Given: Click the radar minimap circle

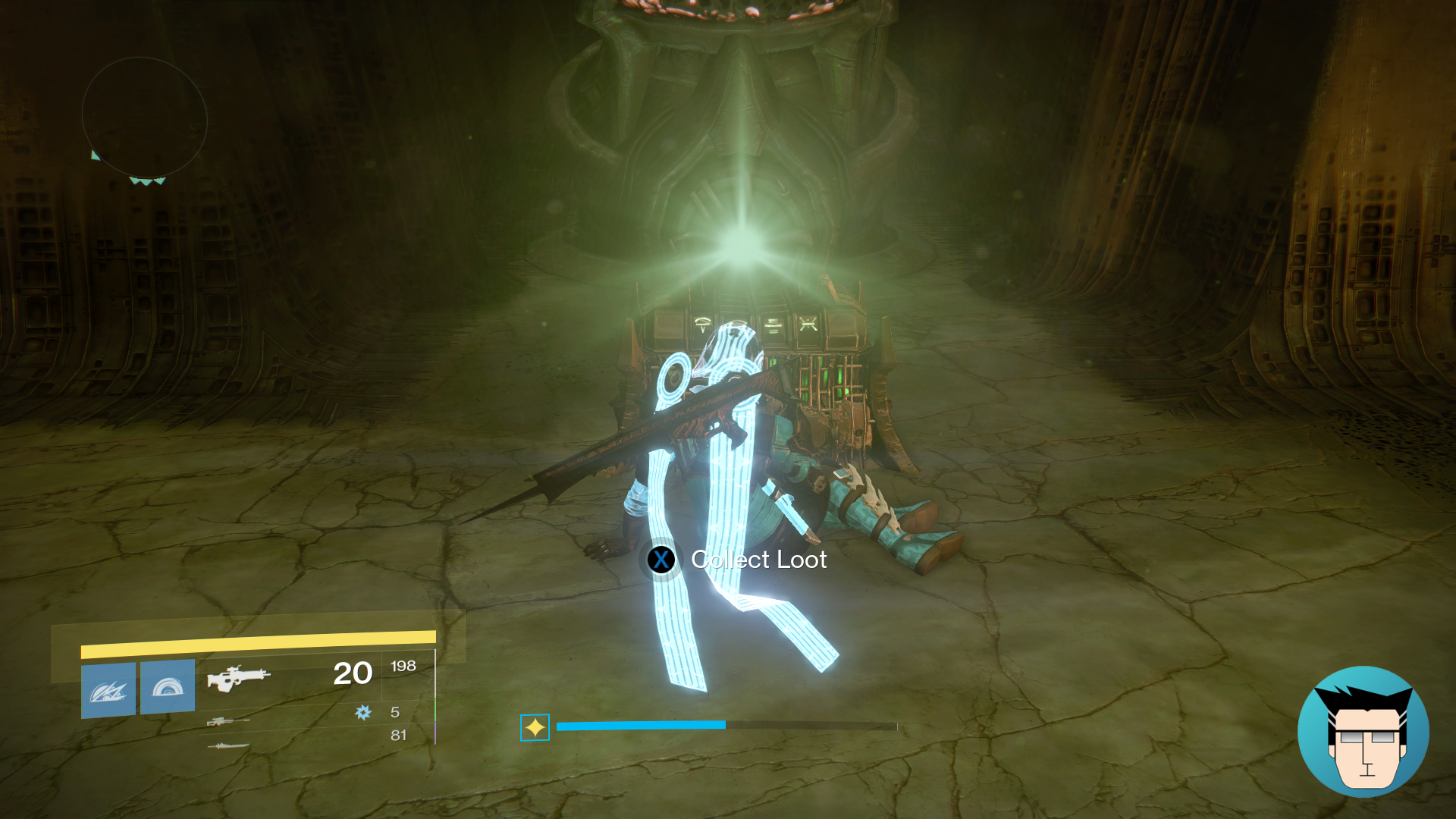Looking at the screenshot, I should coord(144,114).
